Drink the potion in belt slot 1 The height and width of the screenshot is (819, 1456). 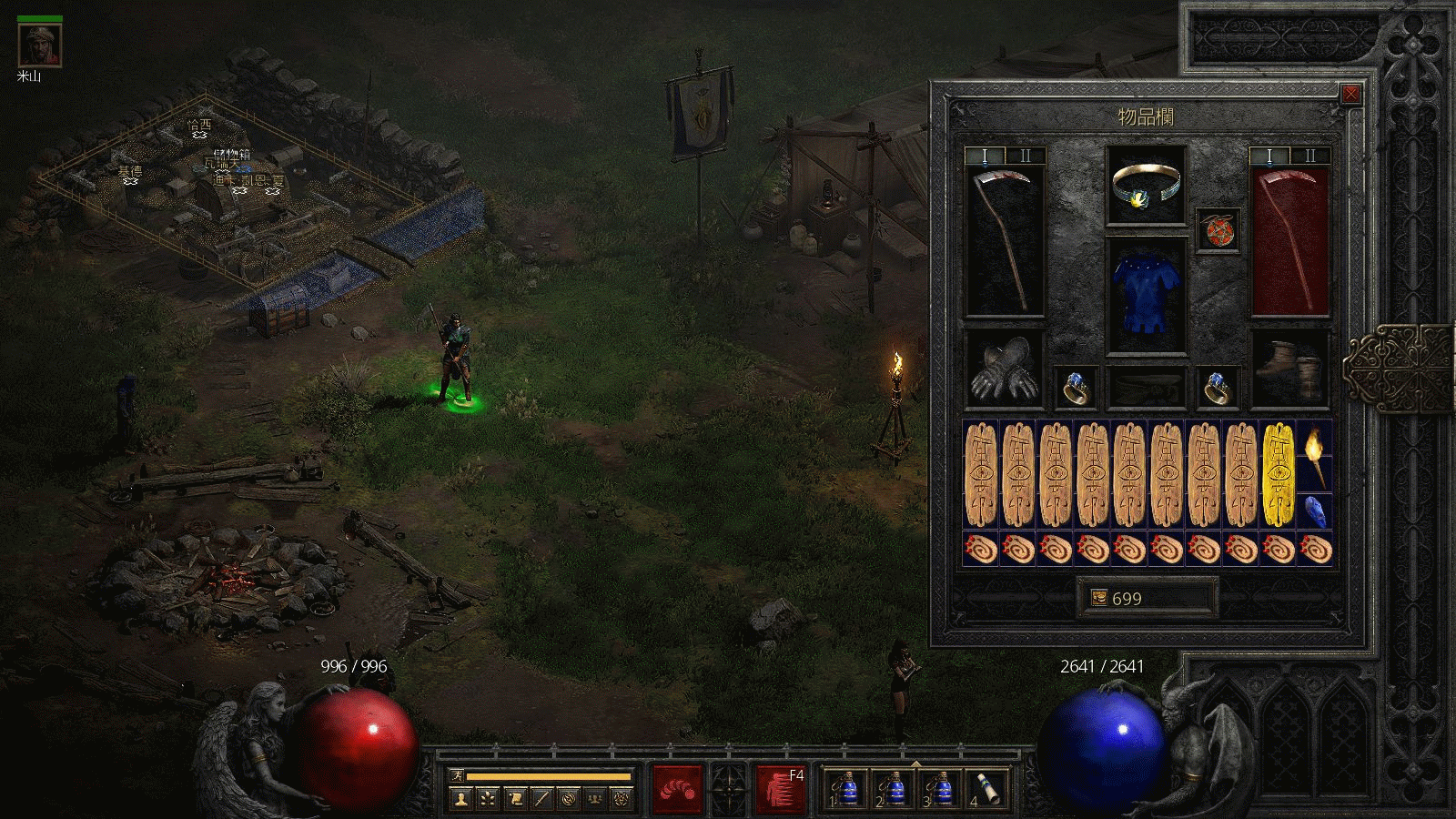pyautogui.click(x=847, y=788)
